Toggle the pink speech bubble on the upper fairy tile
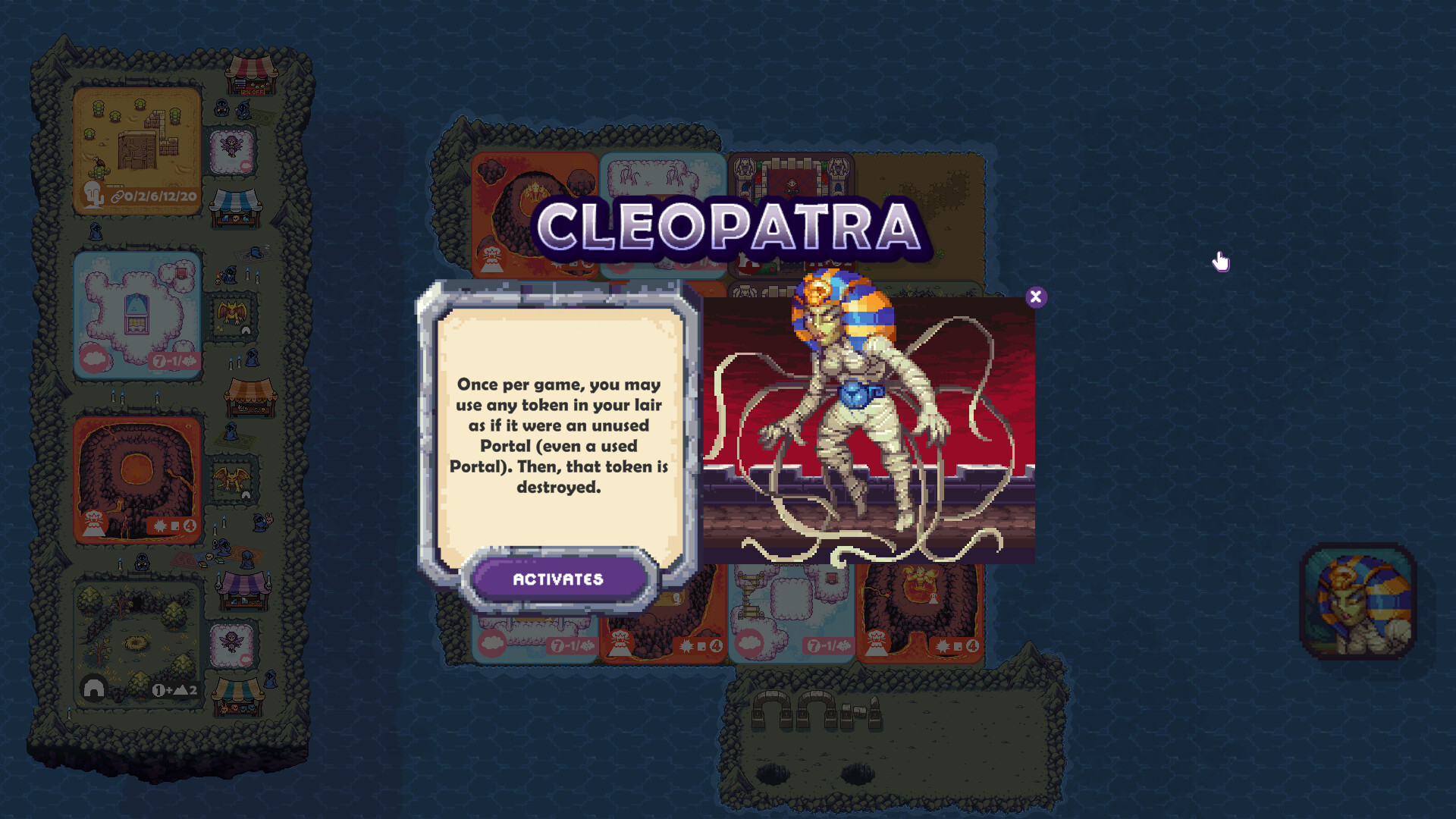1456x819 pixels. tap(245, 164)
